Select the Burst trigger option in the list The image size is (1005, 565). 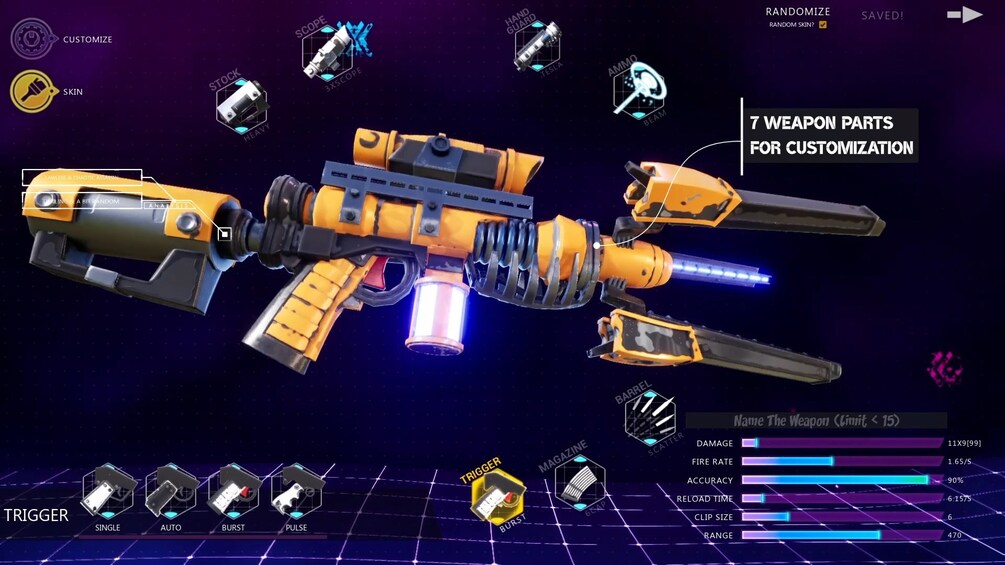pos(234,490)
